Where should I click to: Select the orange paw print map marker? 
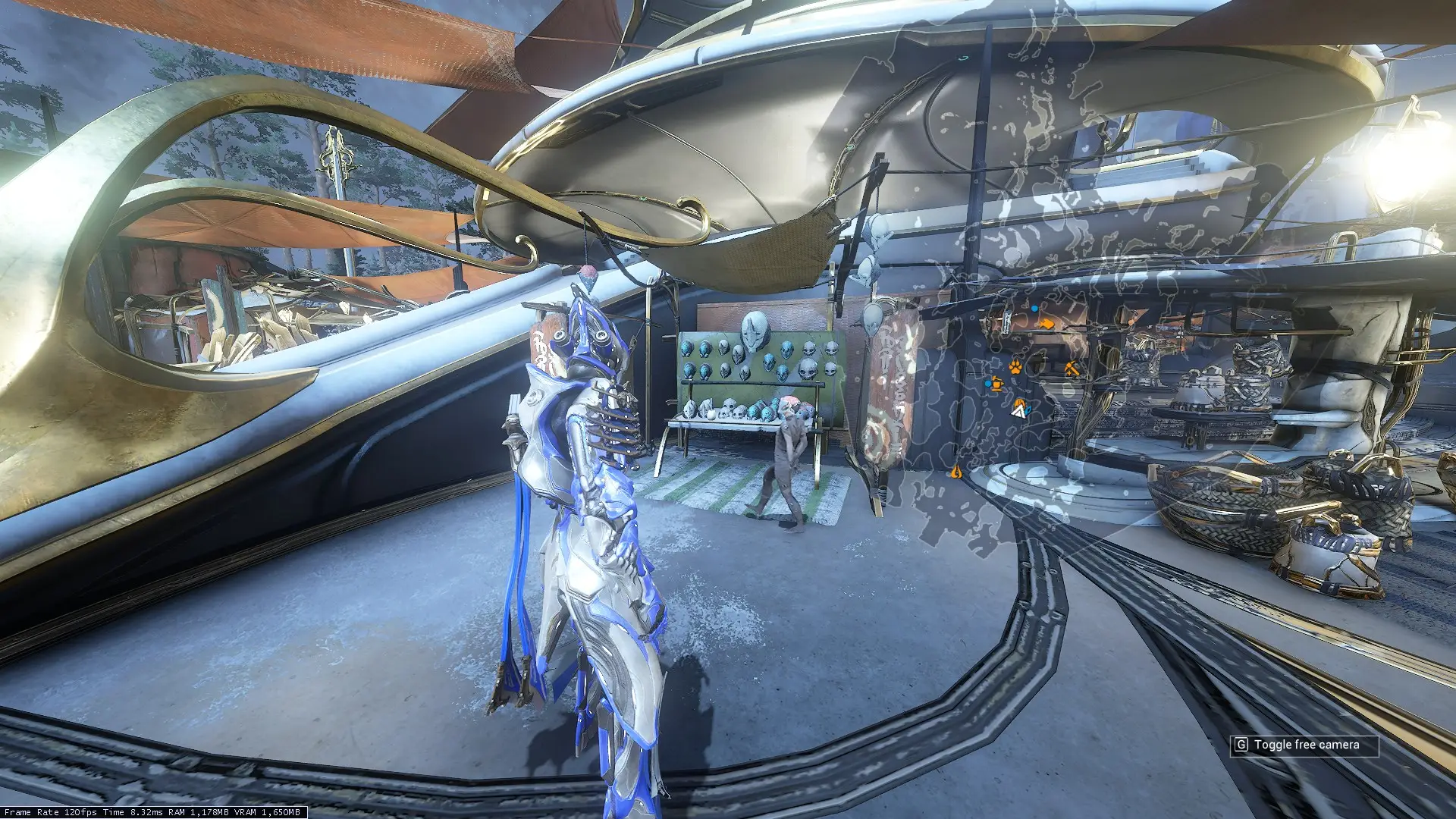coord(1015,367)
